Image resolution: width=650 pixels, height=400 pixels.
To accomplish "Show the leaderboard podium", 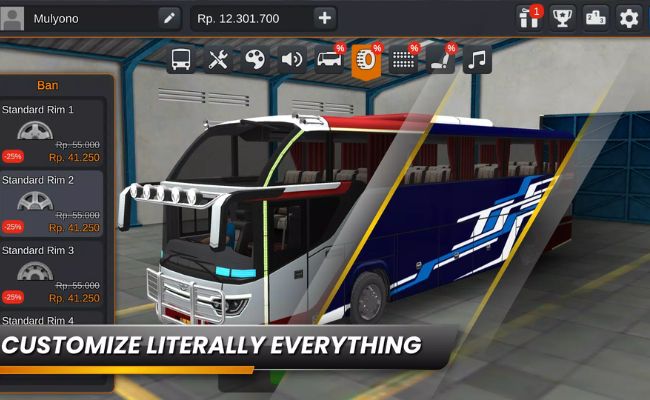I will click(595, 17).
